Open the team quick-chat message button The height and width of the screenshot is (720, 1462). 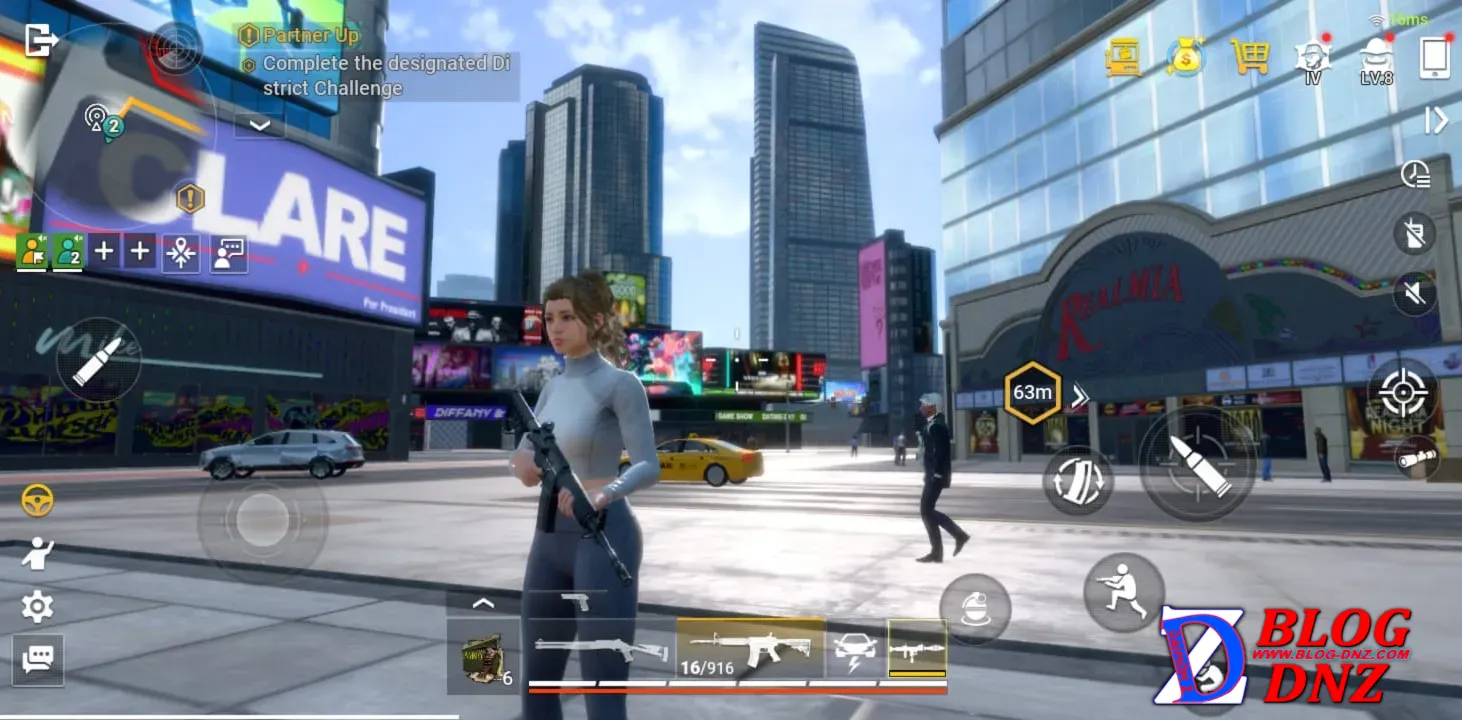(229, 254)
